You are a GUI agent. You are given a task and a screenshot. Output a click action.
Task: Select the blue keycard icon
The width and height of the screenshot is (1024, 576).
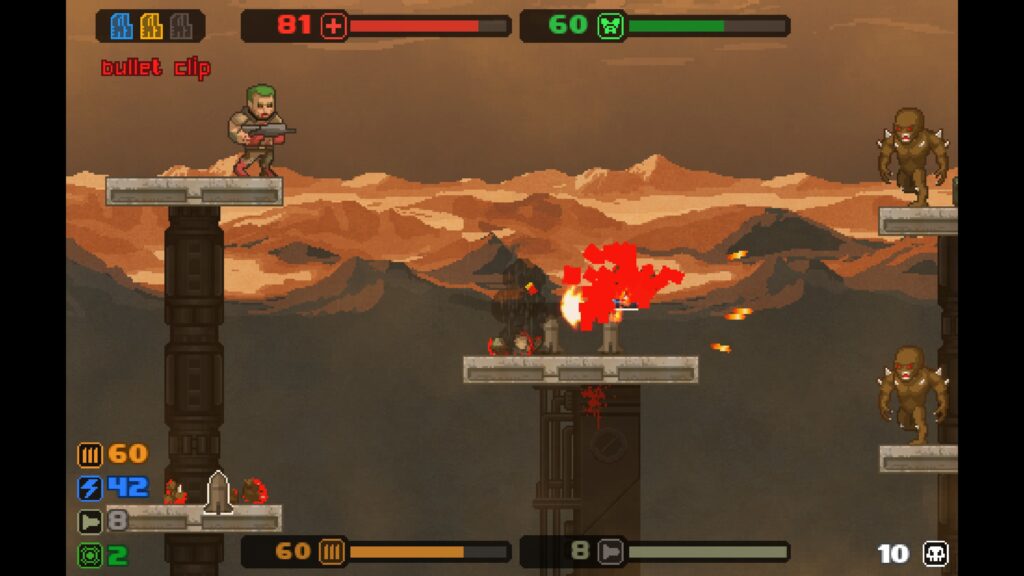pos(122,26)
